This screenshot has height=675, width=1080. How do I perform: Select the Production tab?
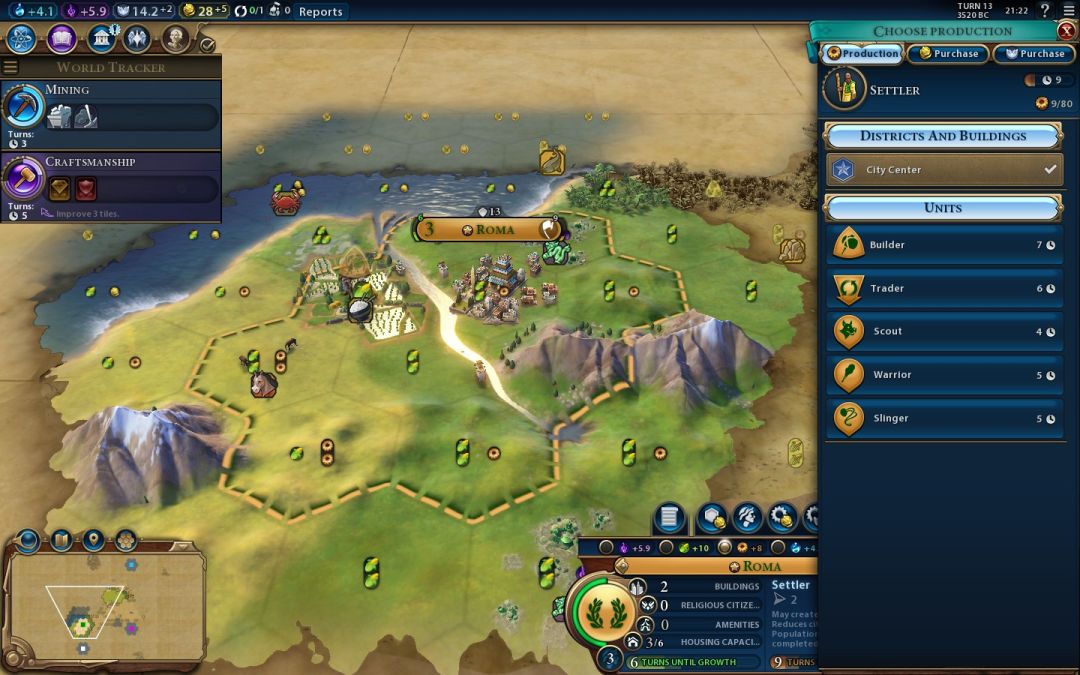tap(862, 54)
